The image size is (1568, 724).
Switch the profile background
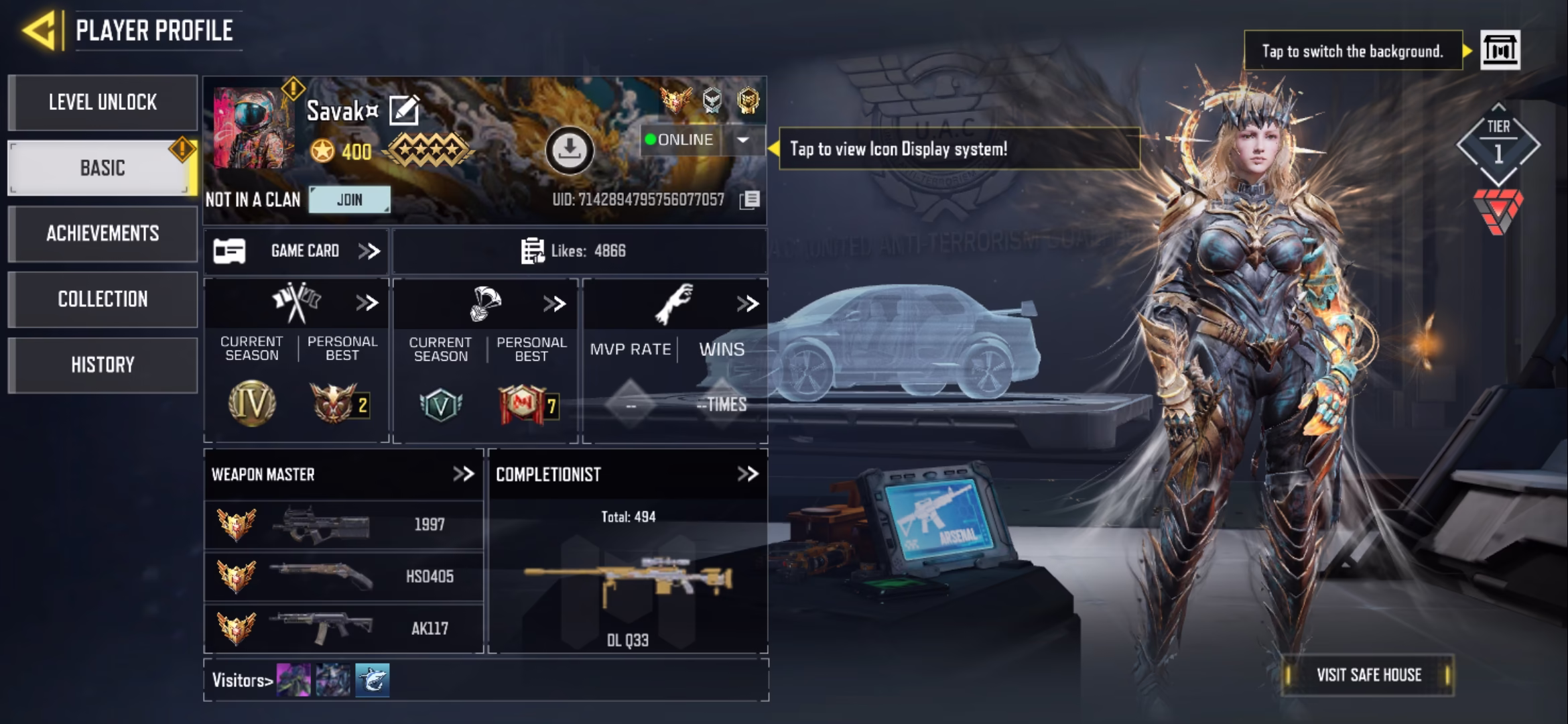point(1500,50)
